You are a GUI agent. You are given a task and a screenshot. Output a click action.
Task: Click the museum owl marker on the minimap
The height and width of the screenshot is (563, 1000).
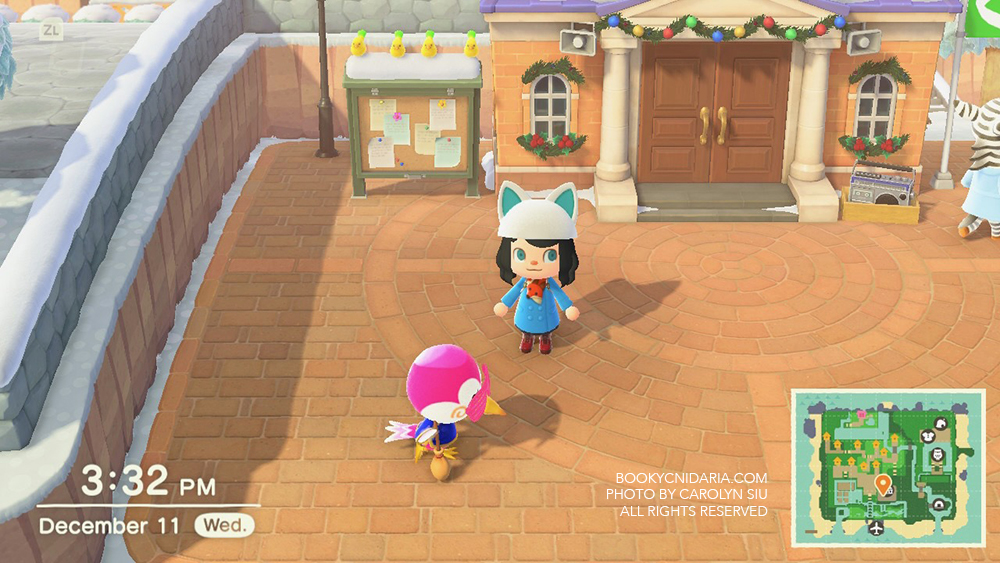(x=937, y=455)
